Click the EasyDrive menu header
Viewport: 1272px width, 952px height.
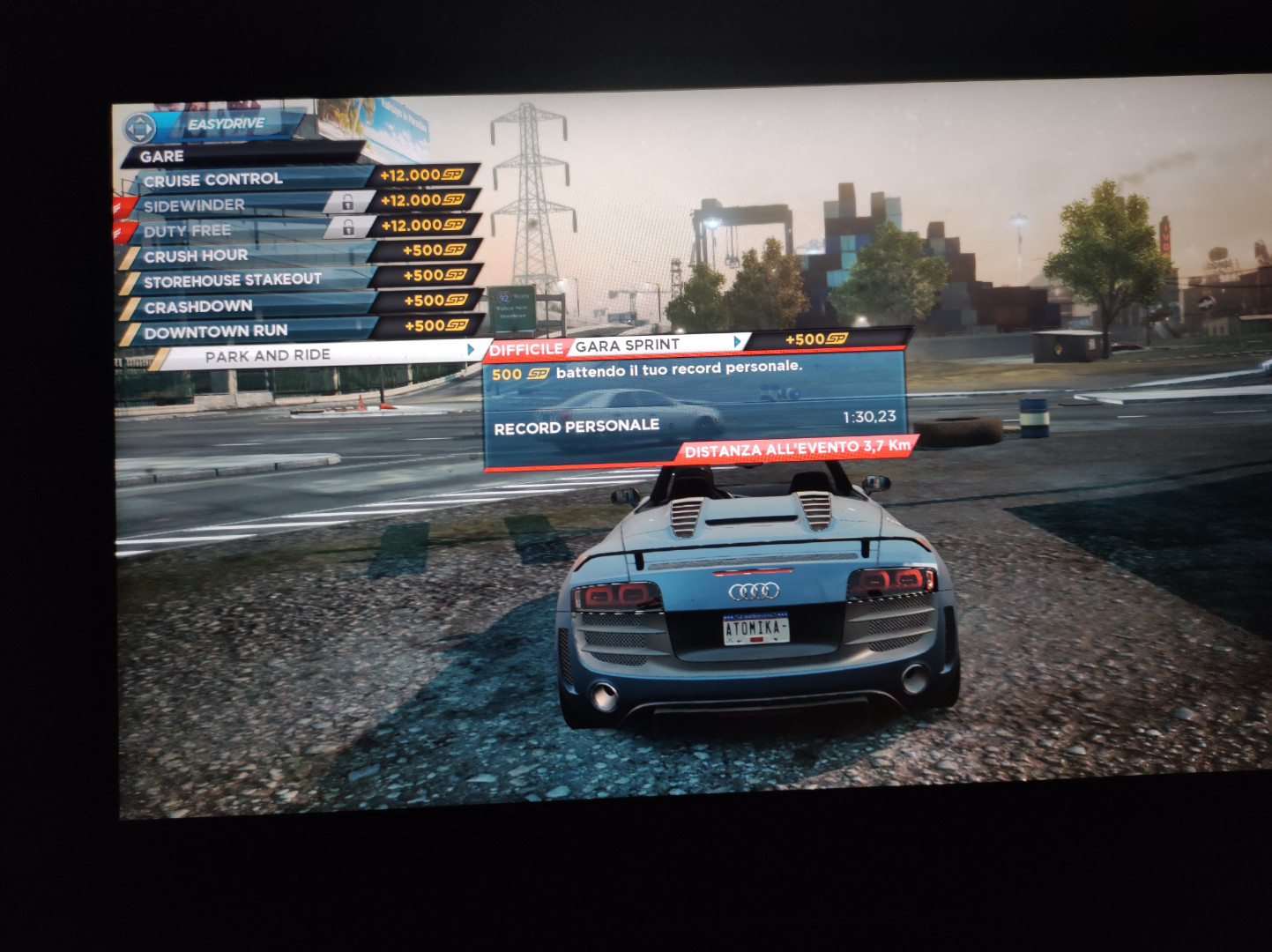coord(226,124)
